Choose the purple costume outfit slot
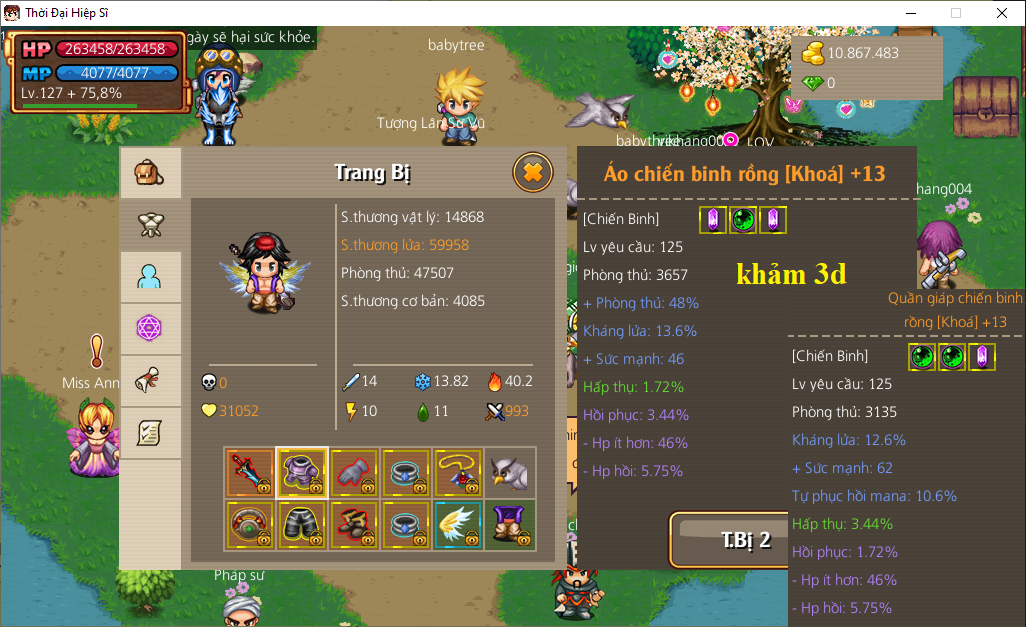This screenshot has width=1026, height=627. click(x=510, y=525)
